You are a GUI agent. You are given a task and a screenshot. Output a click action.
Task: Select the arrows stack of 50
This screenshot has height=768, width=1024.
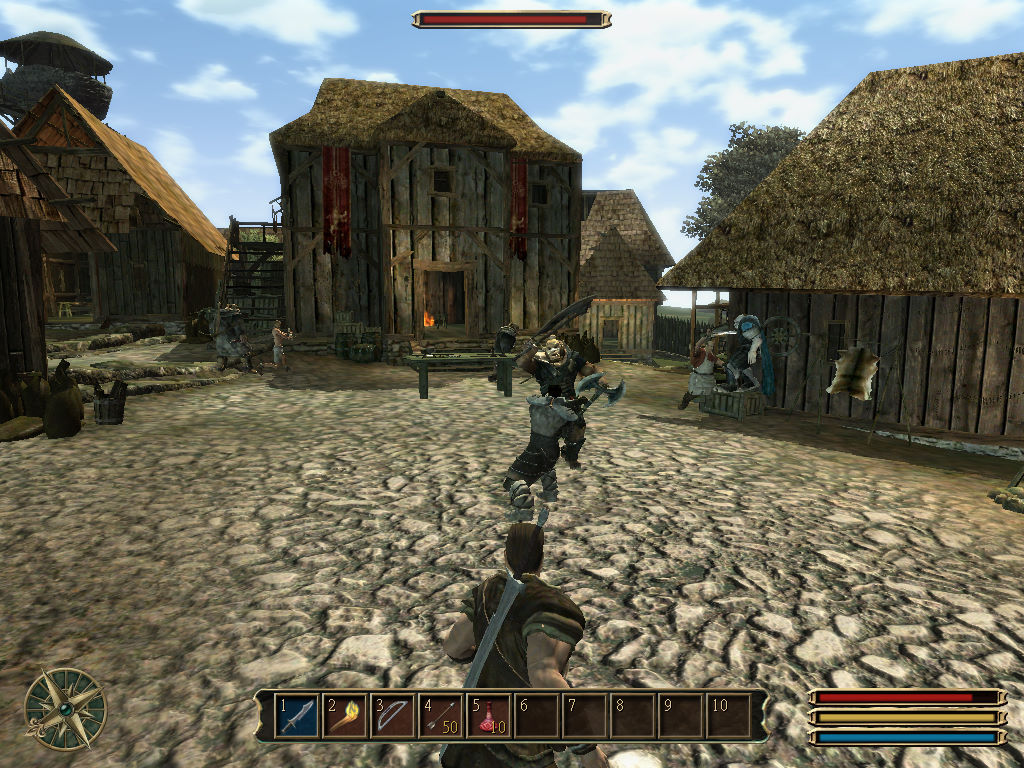[441, 716]
